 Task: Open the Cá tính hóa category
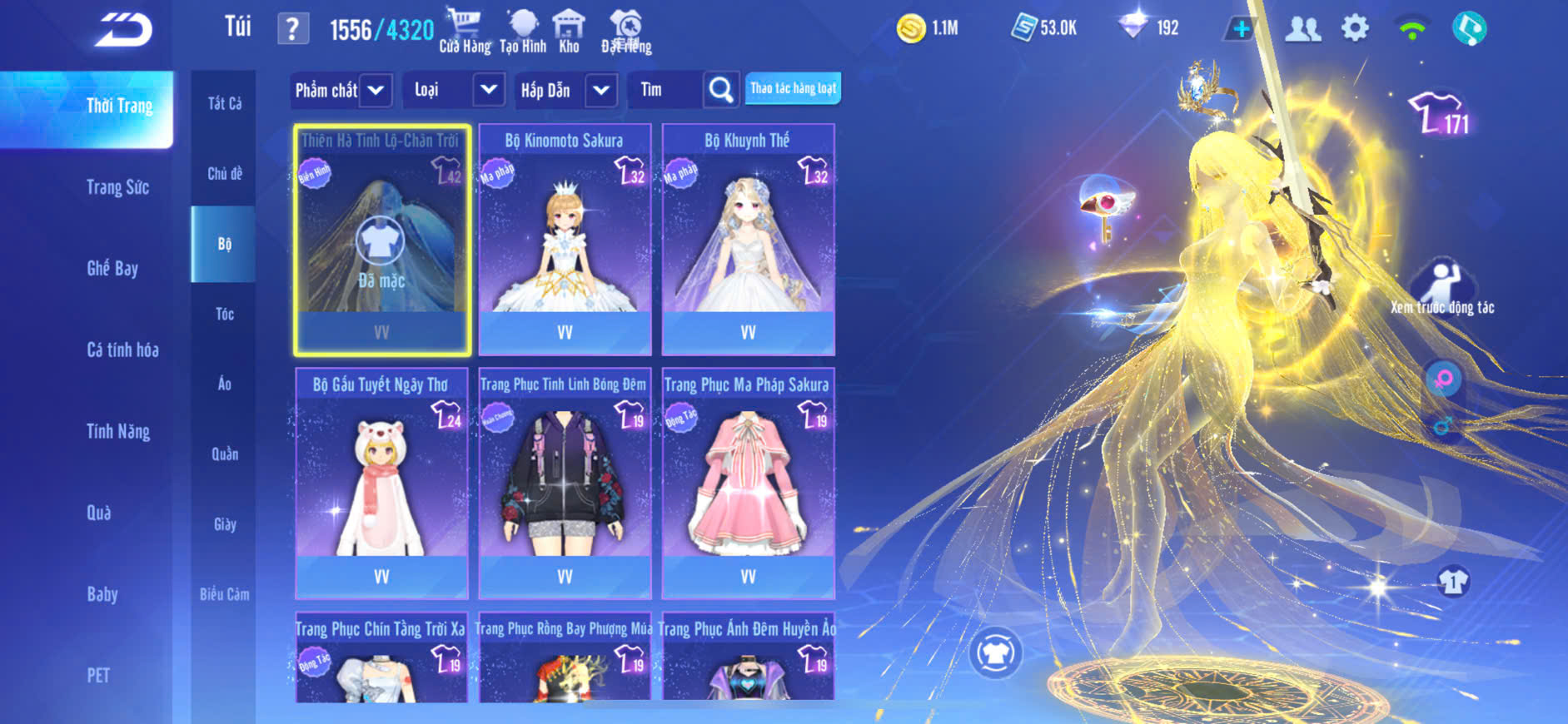pyautogui.click(x=122, y=350)
